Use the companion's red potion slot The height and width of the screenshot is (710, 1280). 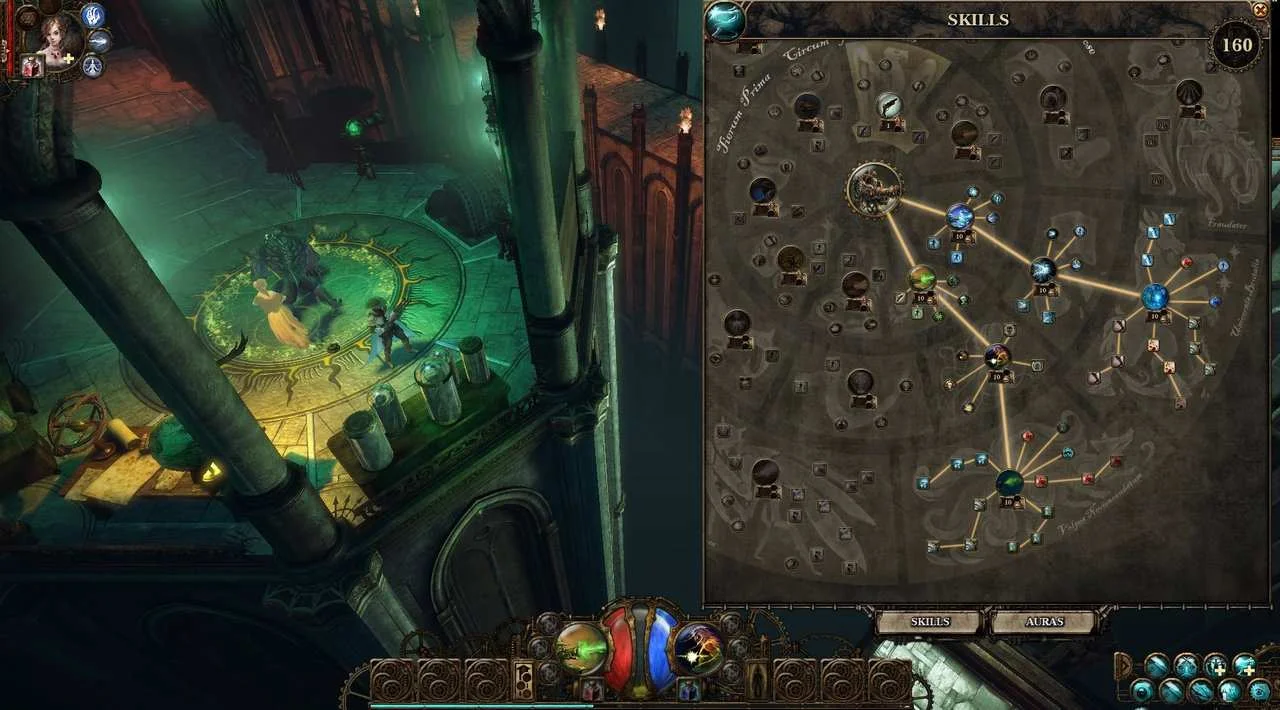pyautogui.click(x=30, y=67)
